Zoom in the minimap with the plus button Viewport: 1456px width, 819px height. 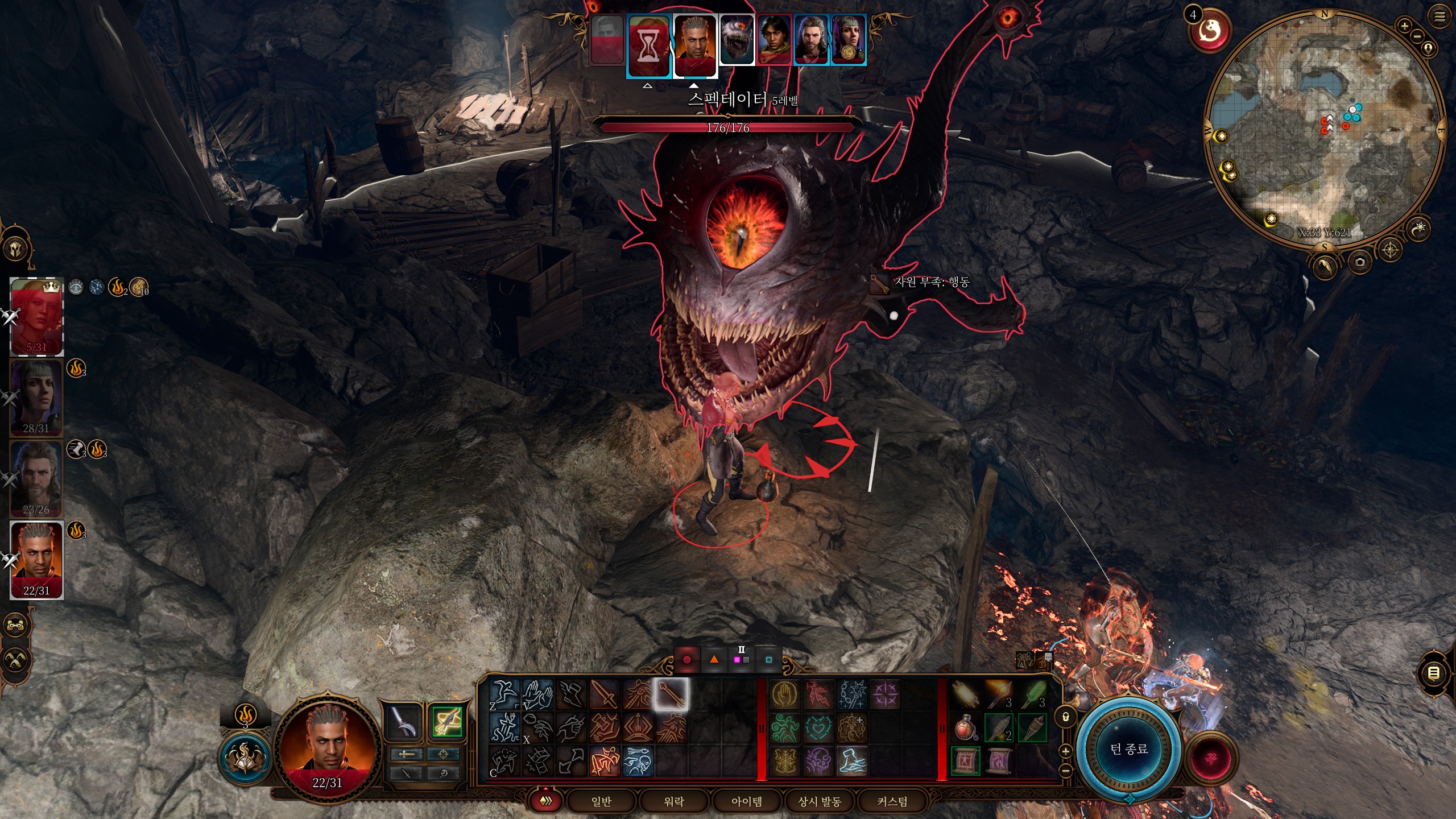(1404, 26)
